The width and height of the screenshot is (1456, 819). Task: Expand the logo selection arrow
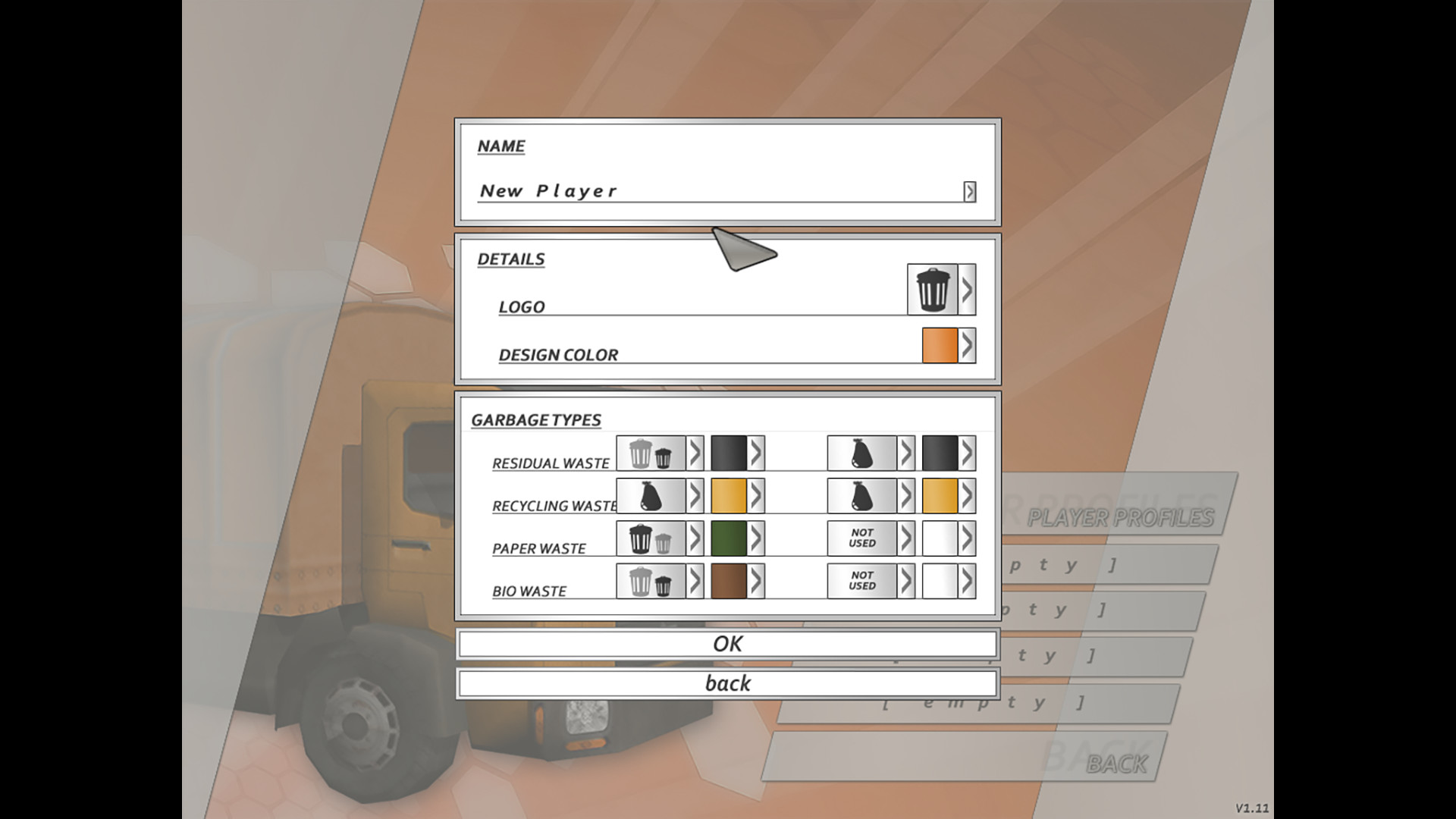pos(968,288)
